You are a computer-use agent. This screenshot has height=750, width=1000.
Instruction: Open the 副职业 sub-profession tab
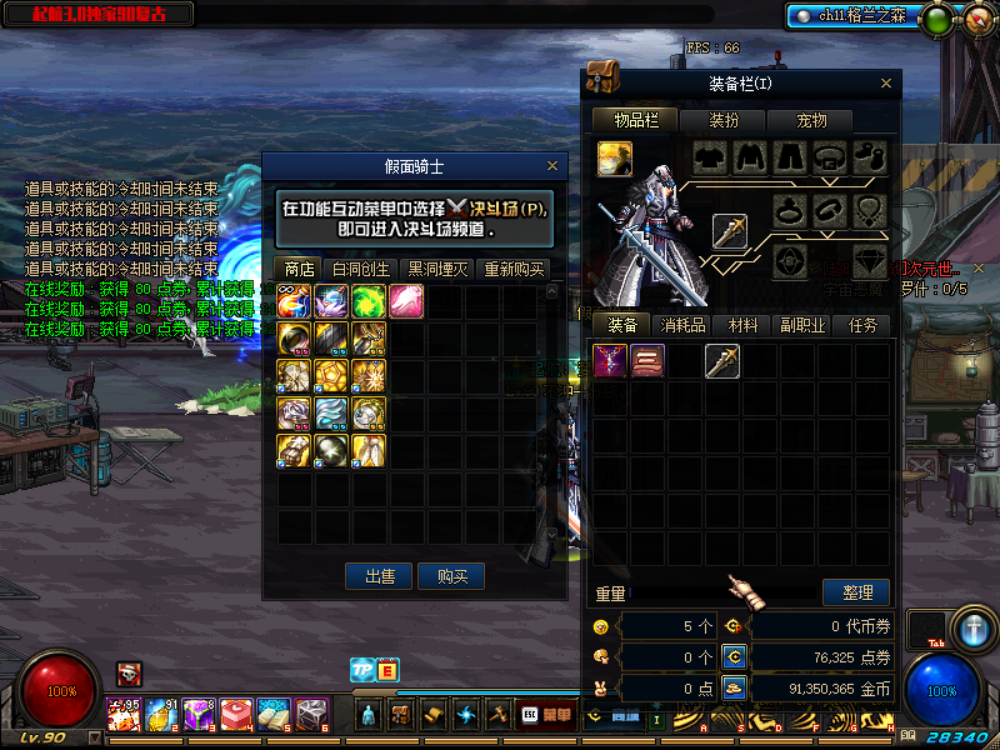802,326
